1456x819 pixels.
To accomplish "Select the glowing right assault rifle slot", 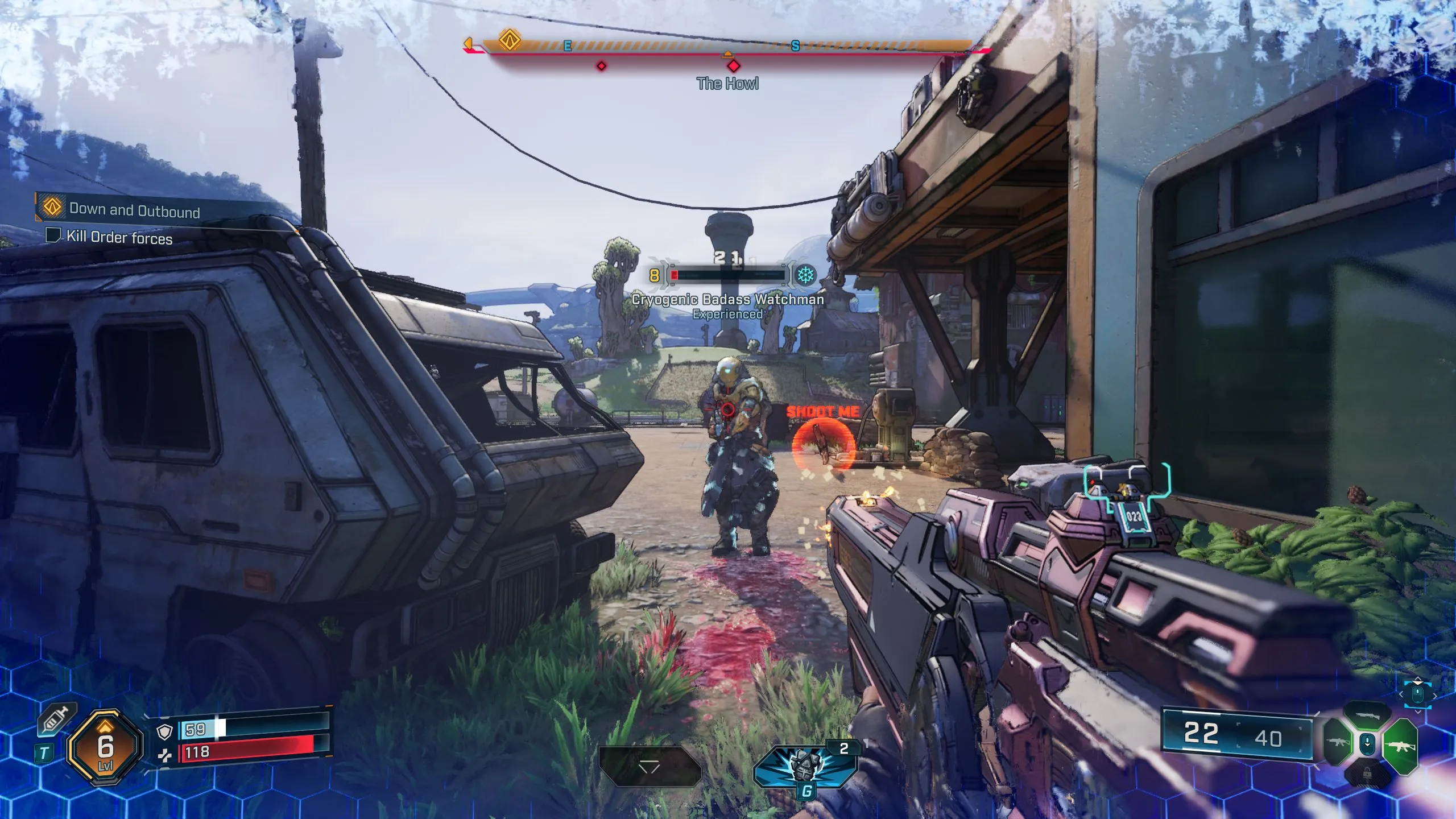I will click(x=1400, y=747).
